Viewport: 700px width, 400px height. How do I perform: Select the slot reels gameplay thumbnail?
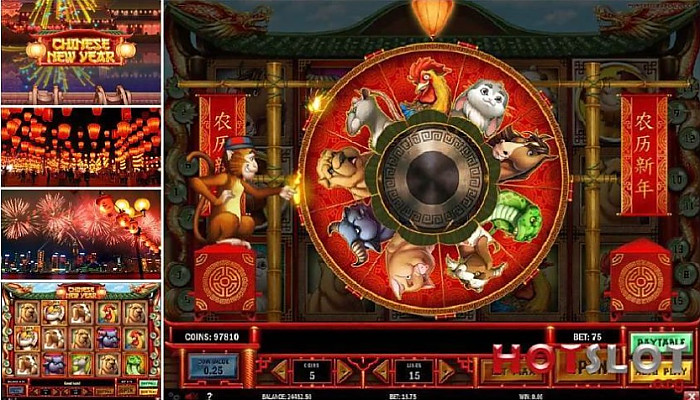[81, 340]
